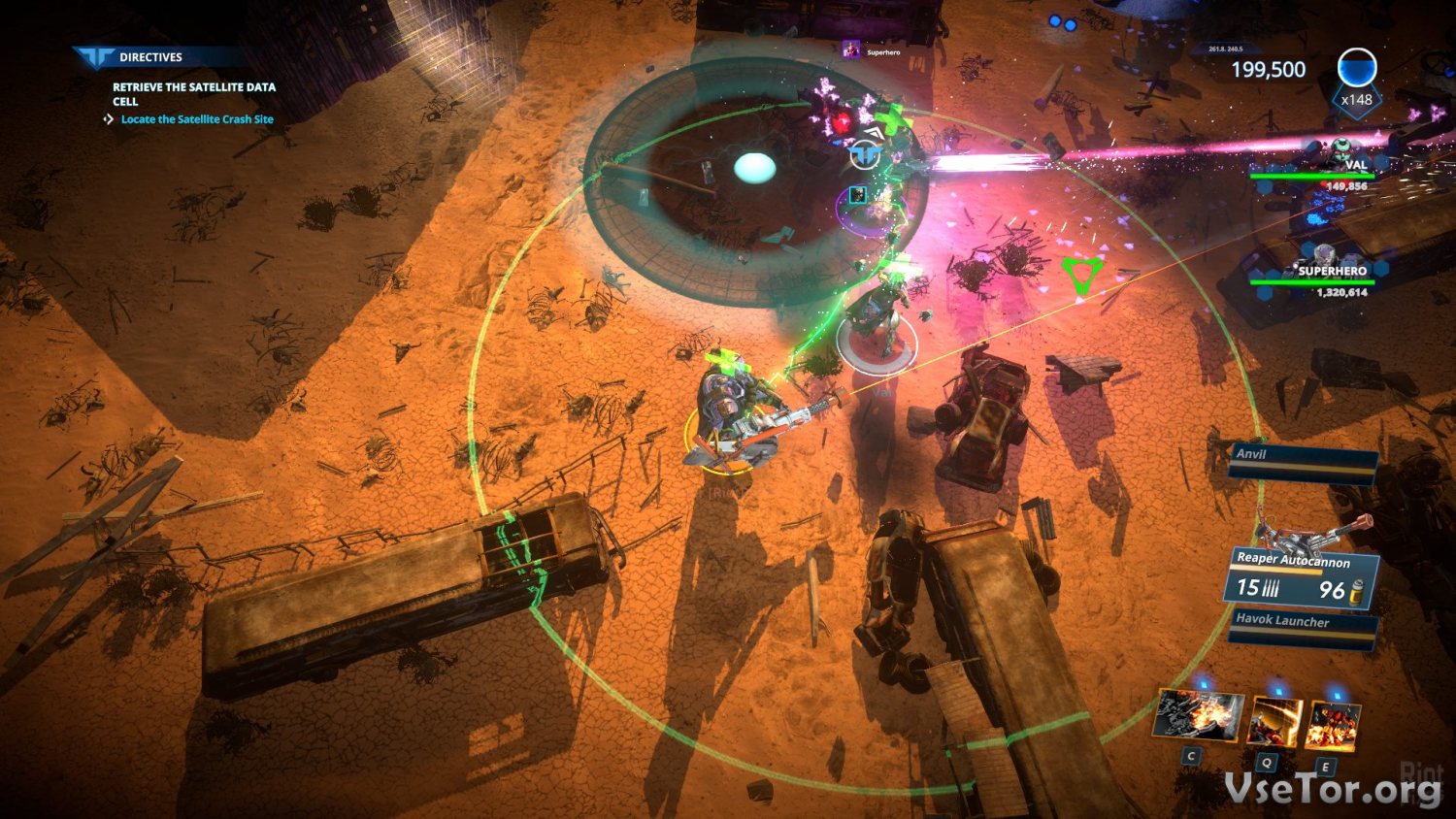Select the Reaper Autocannon weapon panel

click(x=1299, y=579)
